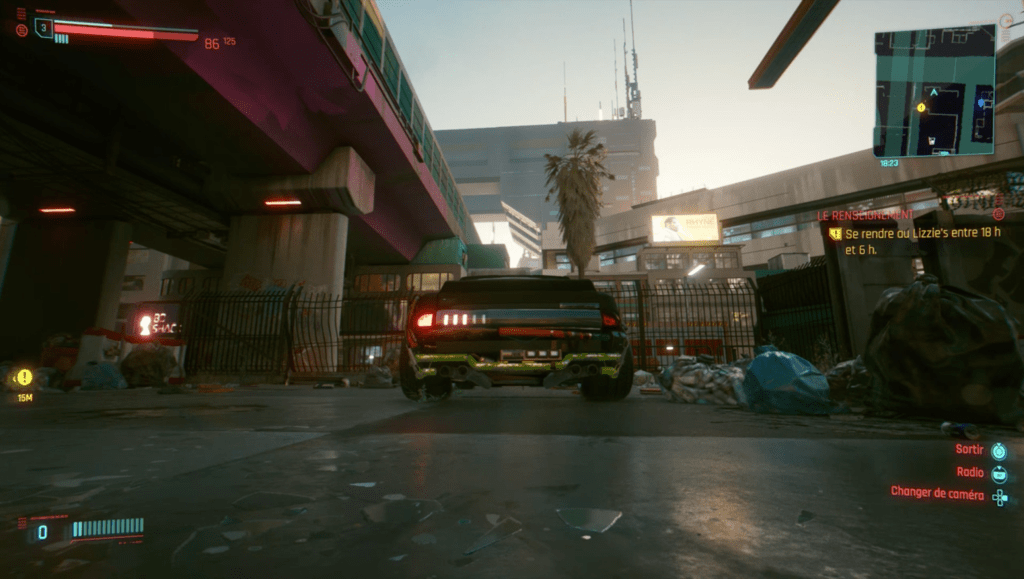Viewport: 1024px width, 579px height.
Task: Click the yellow objective waypoint showing 15M
Action: [24, 378]
